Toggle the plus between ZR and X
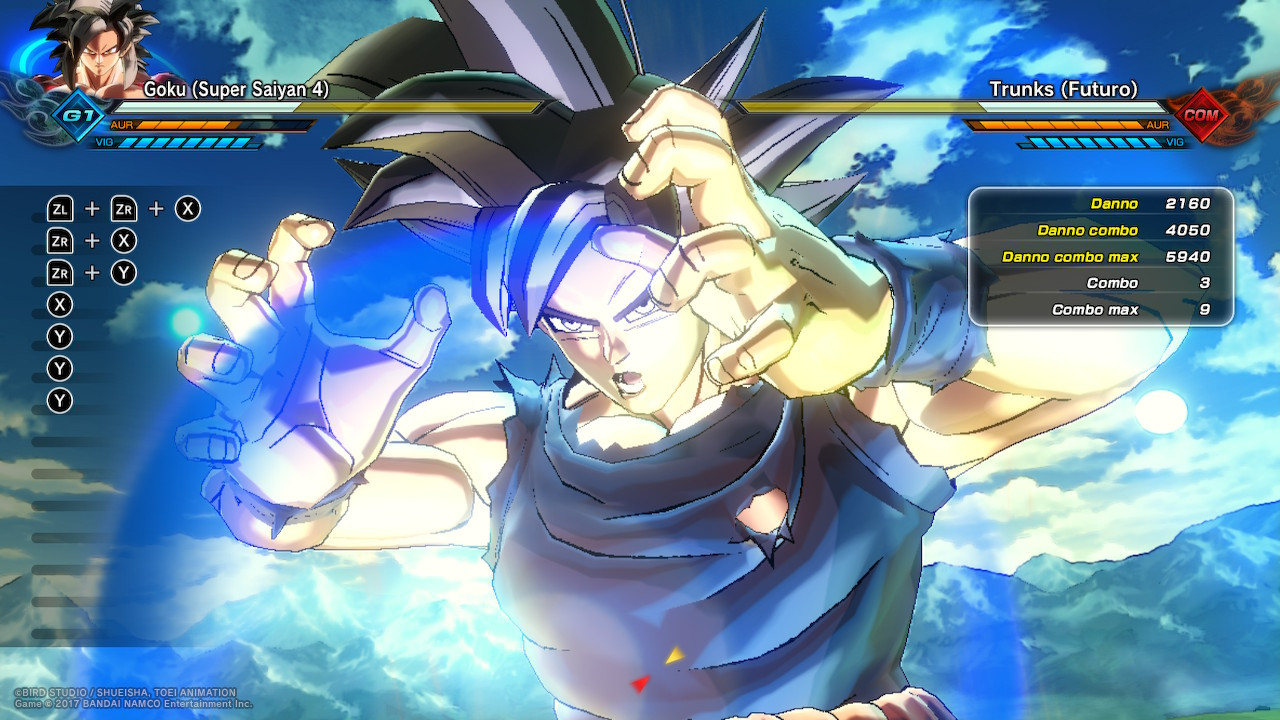 pyautogui.click(x=92, y=240)
